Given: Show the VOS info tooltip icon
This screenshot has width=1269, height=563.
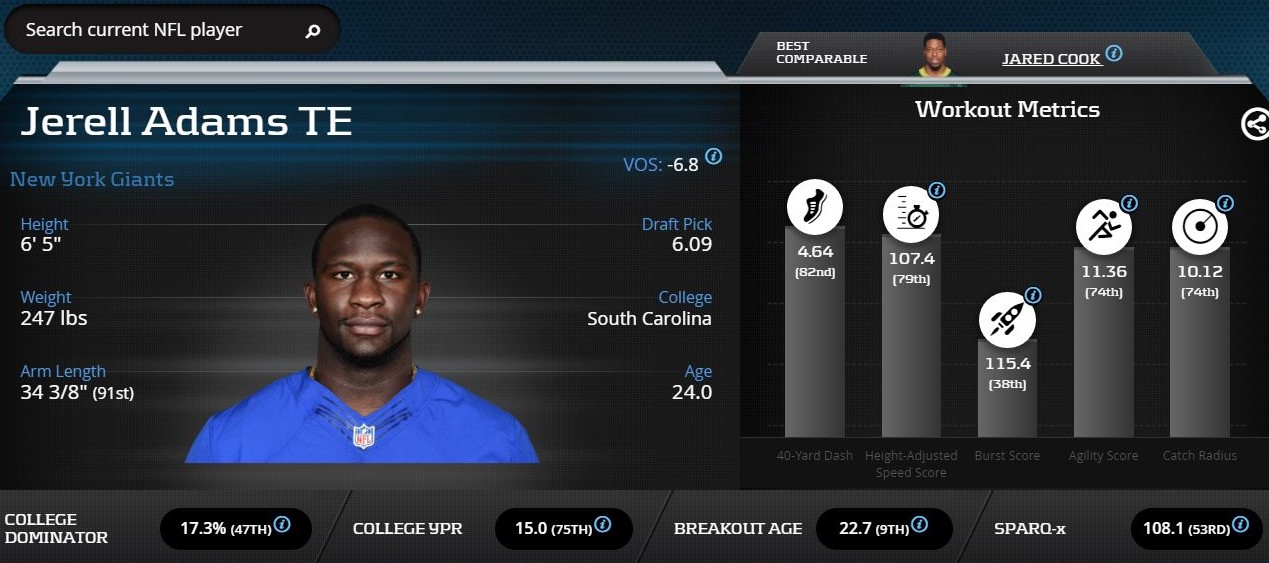Looking at the screenshot, I should pos(713,157).
